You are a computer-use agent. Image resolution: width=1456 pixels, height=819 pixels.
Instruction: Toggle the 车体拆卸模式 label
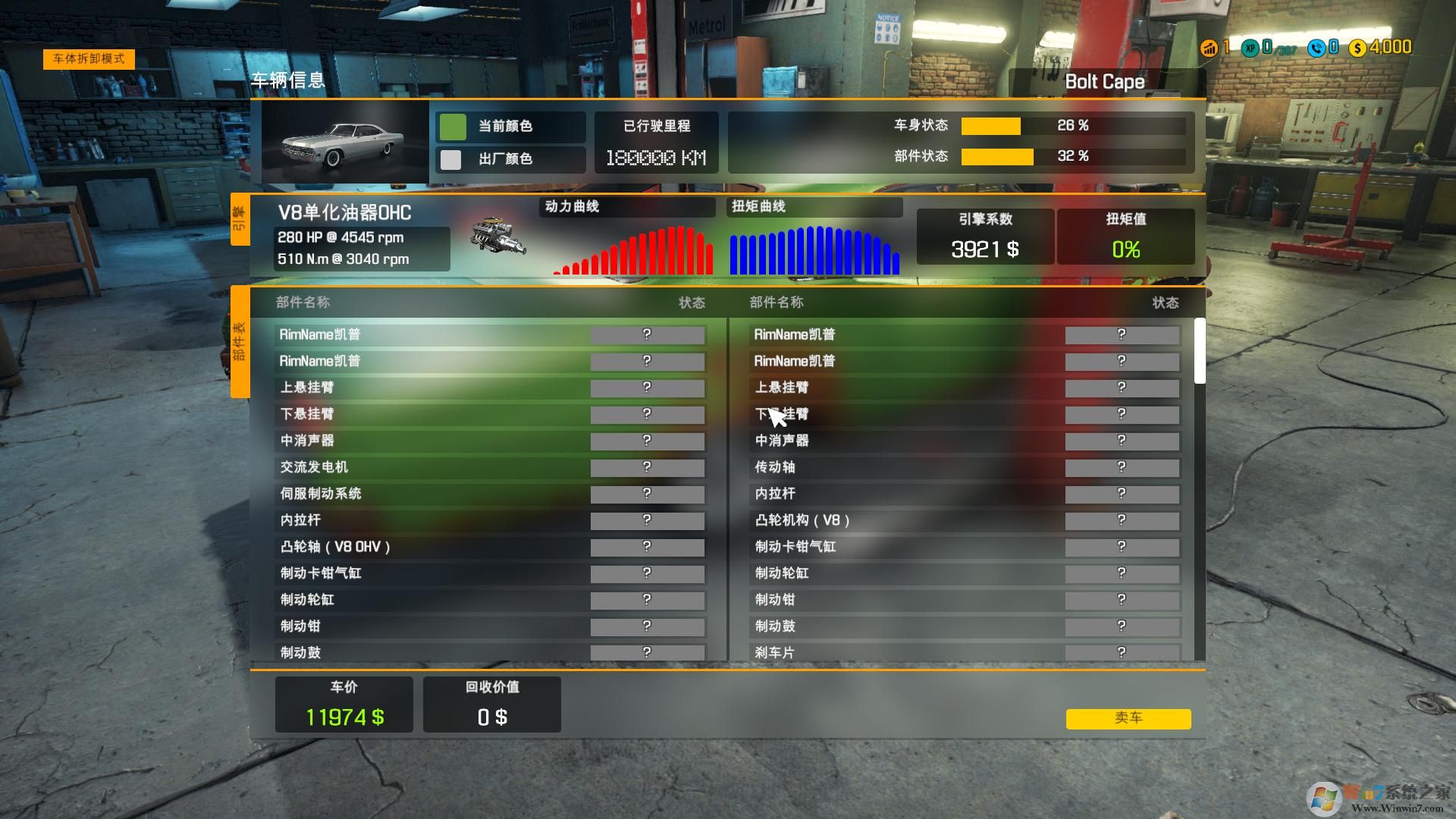point(89,59)
